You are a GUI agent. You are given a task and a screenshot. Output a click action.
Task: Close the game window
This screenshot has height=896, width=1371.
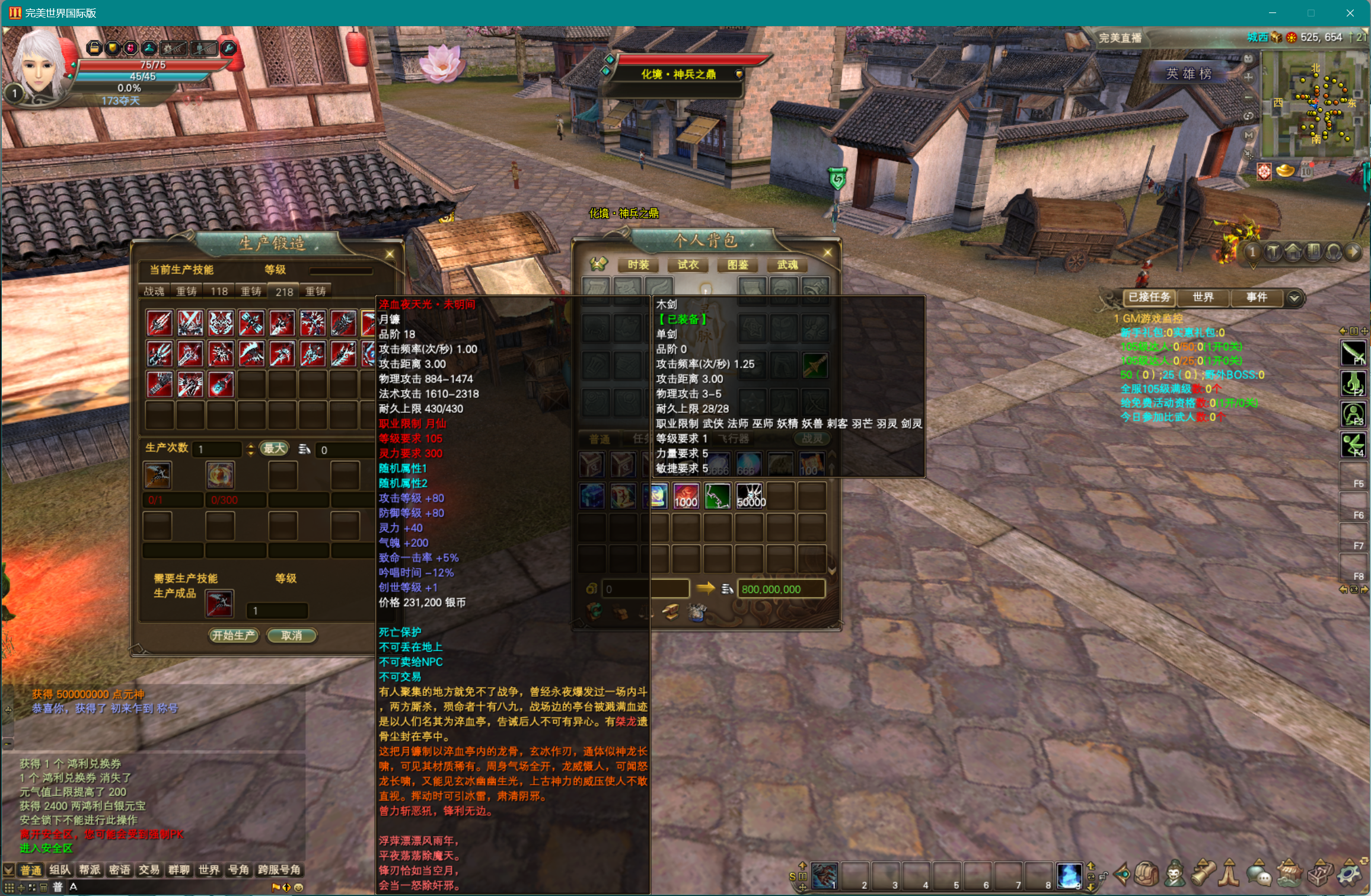coord(1350,13)
